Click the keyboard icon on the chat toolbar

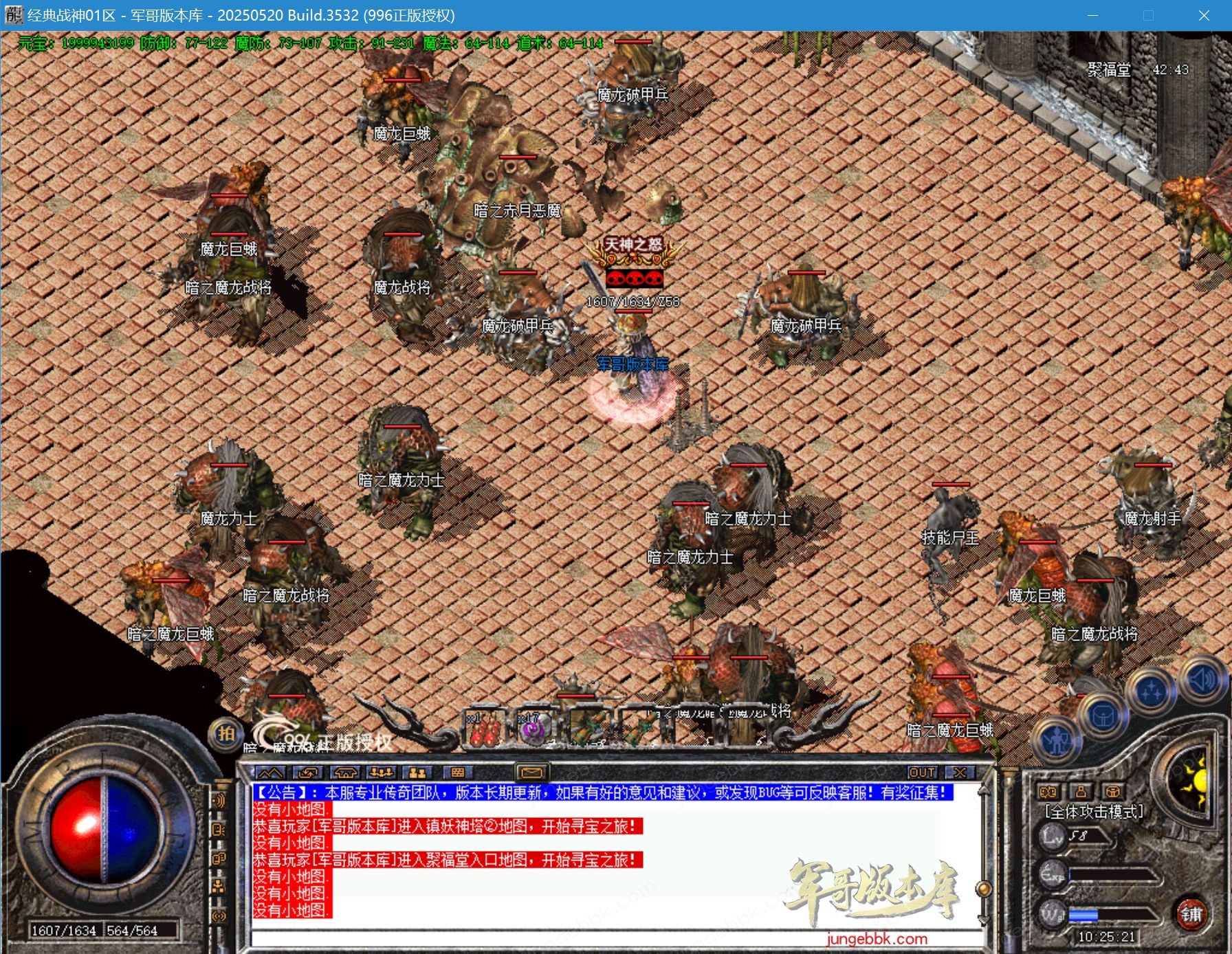(456, 773)
